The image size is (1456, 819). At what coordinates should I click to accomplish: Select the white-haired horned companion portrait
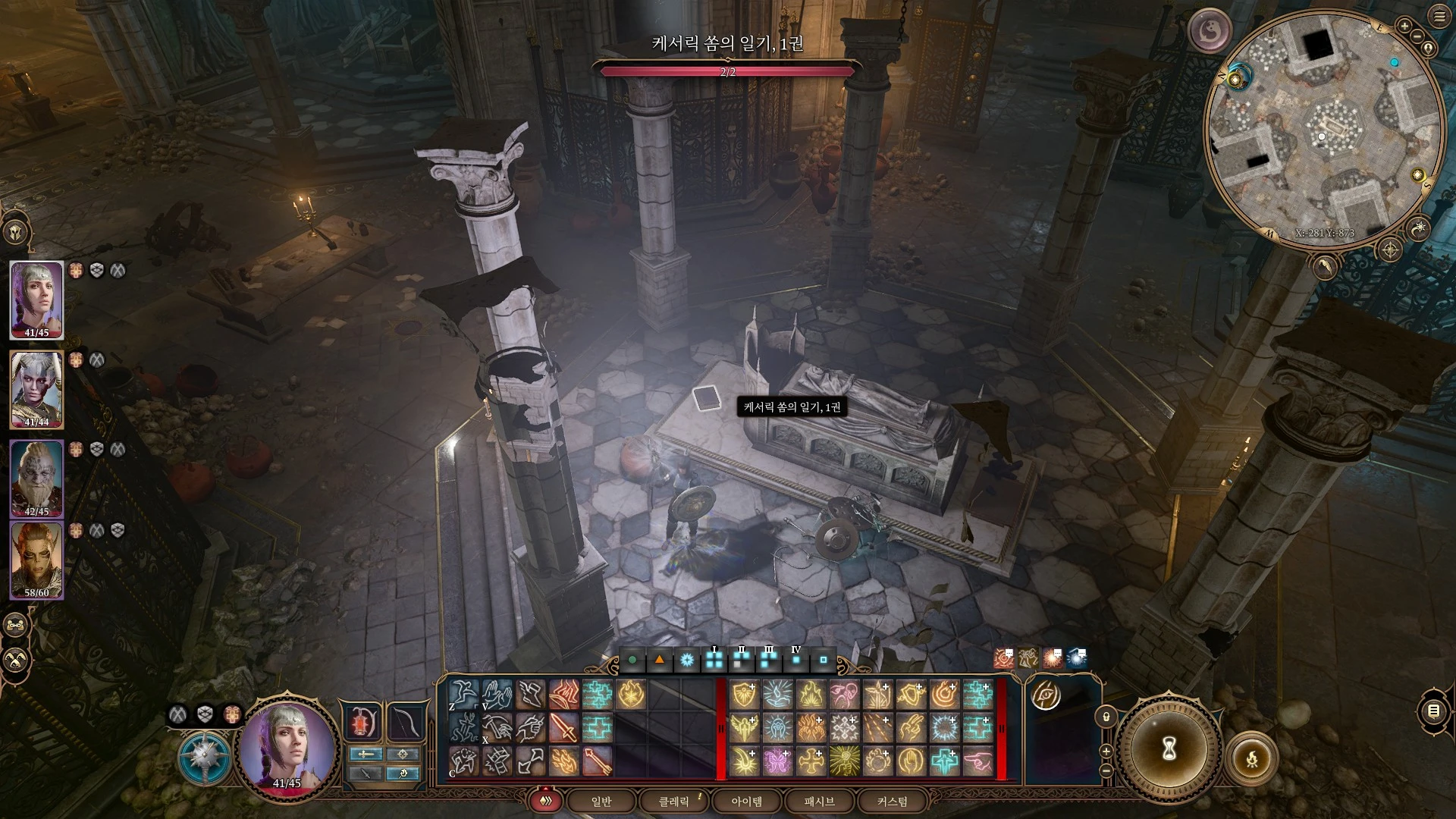(x=36, y=390)
